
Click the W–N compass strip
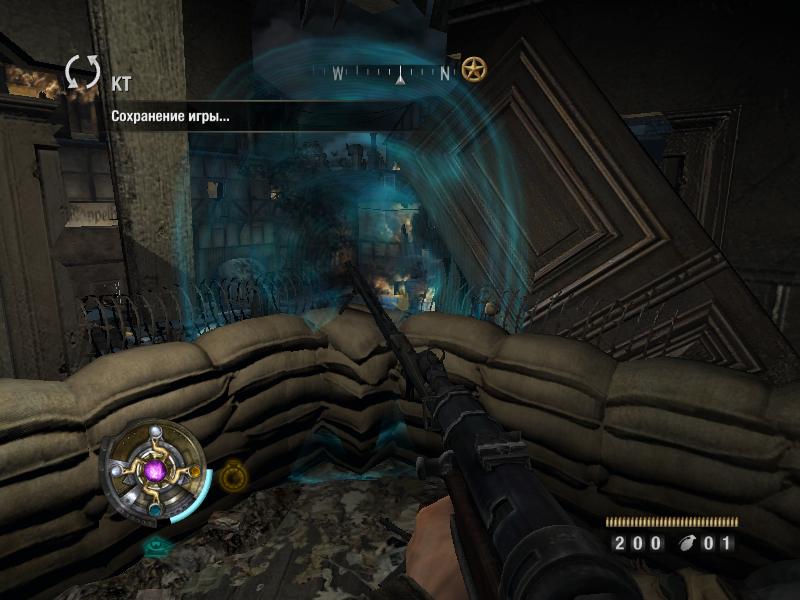tap(390, 72)
